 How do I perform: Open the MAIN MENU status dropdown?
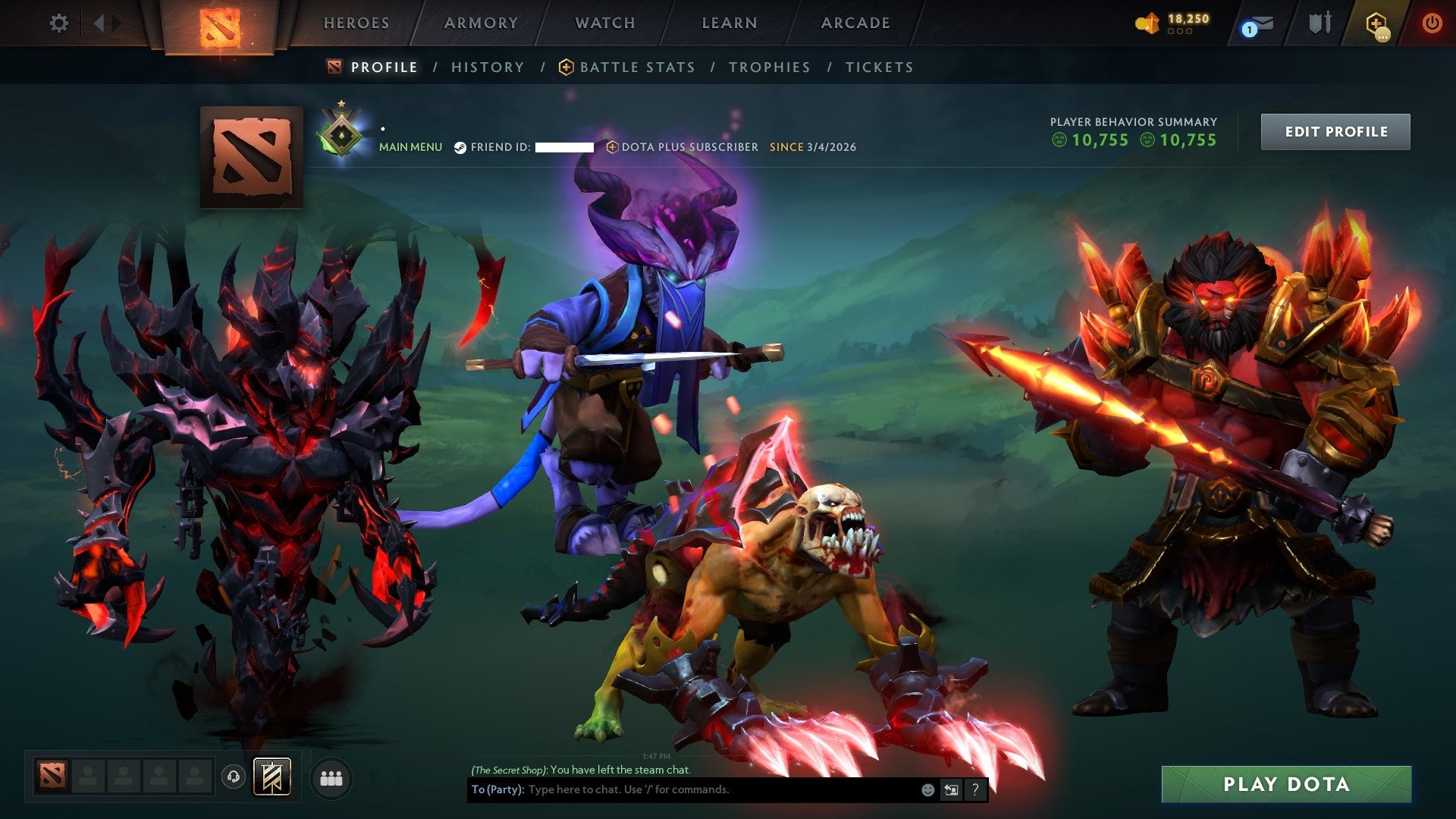pos(410,147)
